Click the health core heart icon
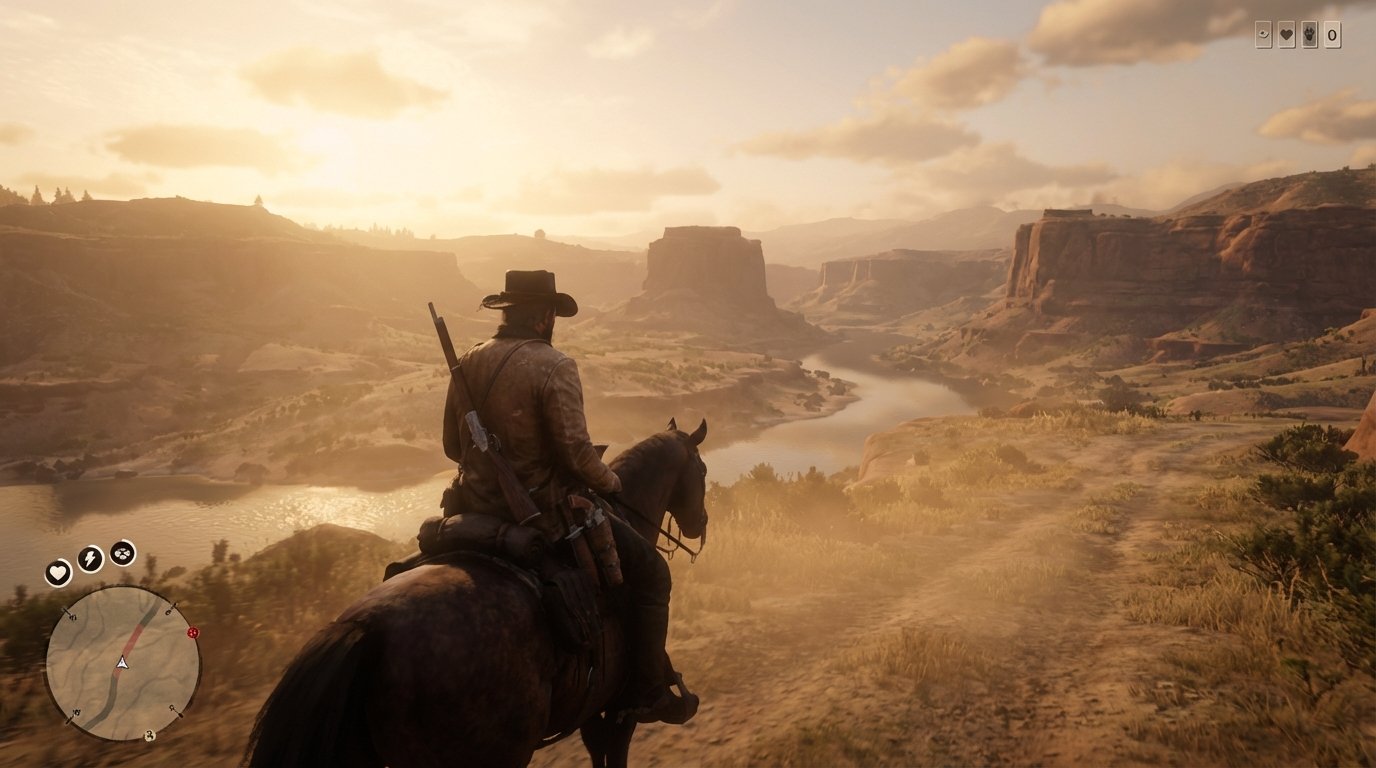This screenshot has width=1376, height=768. pyautogui.click(x=58, y=571)
